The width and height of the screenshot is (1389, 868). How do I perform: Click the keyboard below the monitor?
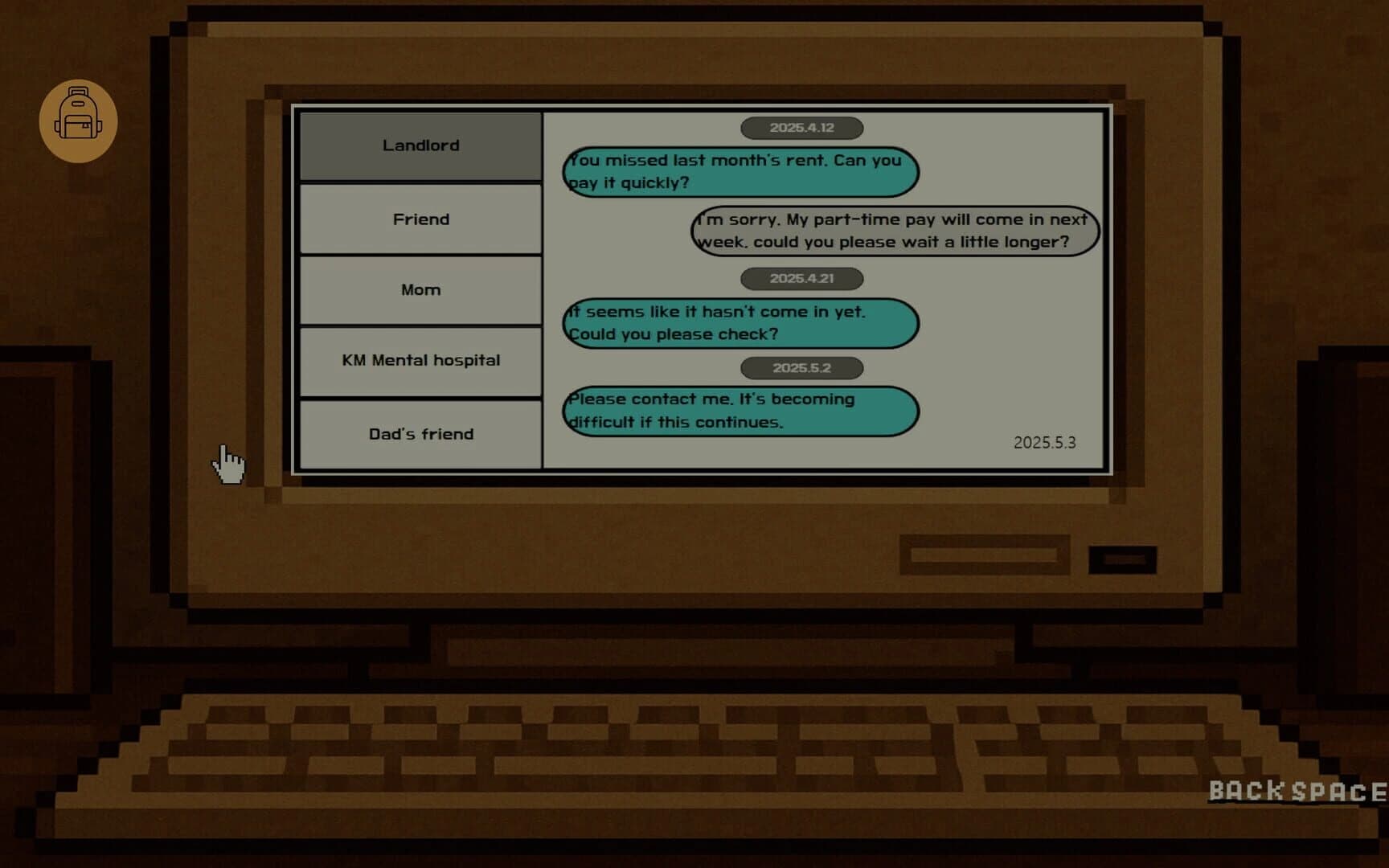tap(691, 747)
